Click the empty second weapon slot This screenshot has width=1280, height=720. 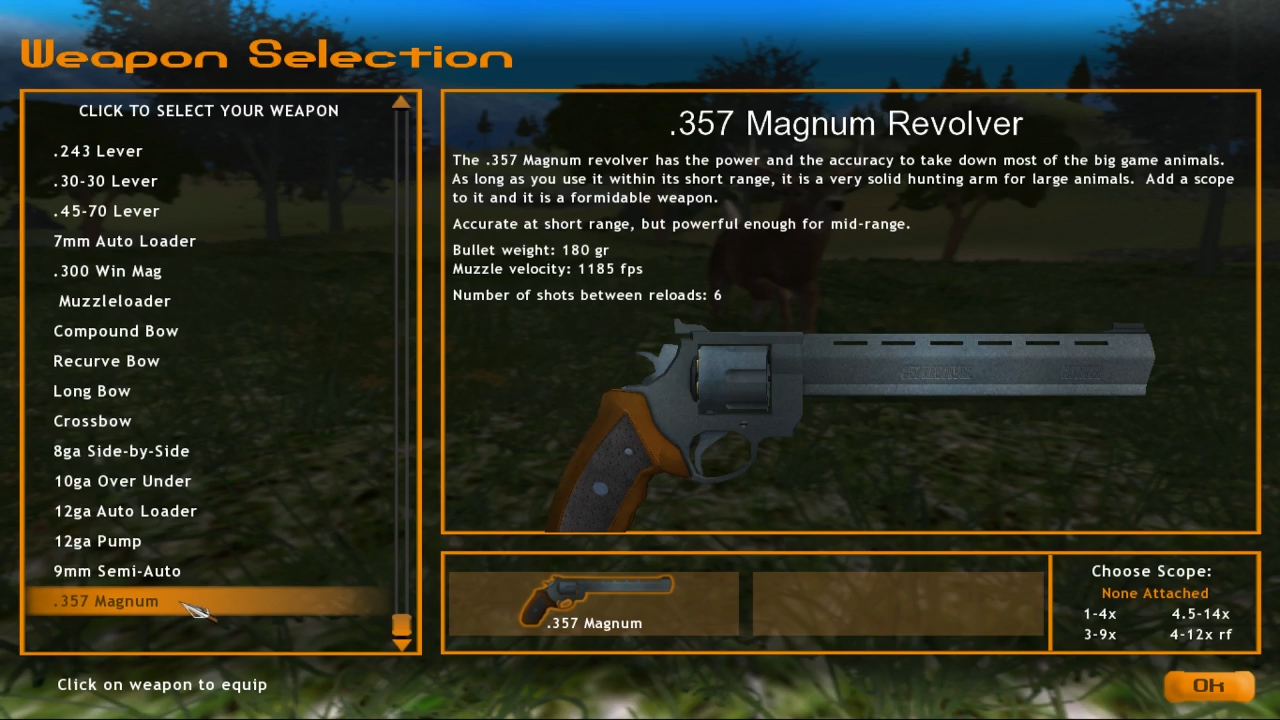[x=897, y=600]
